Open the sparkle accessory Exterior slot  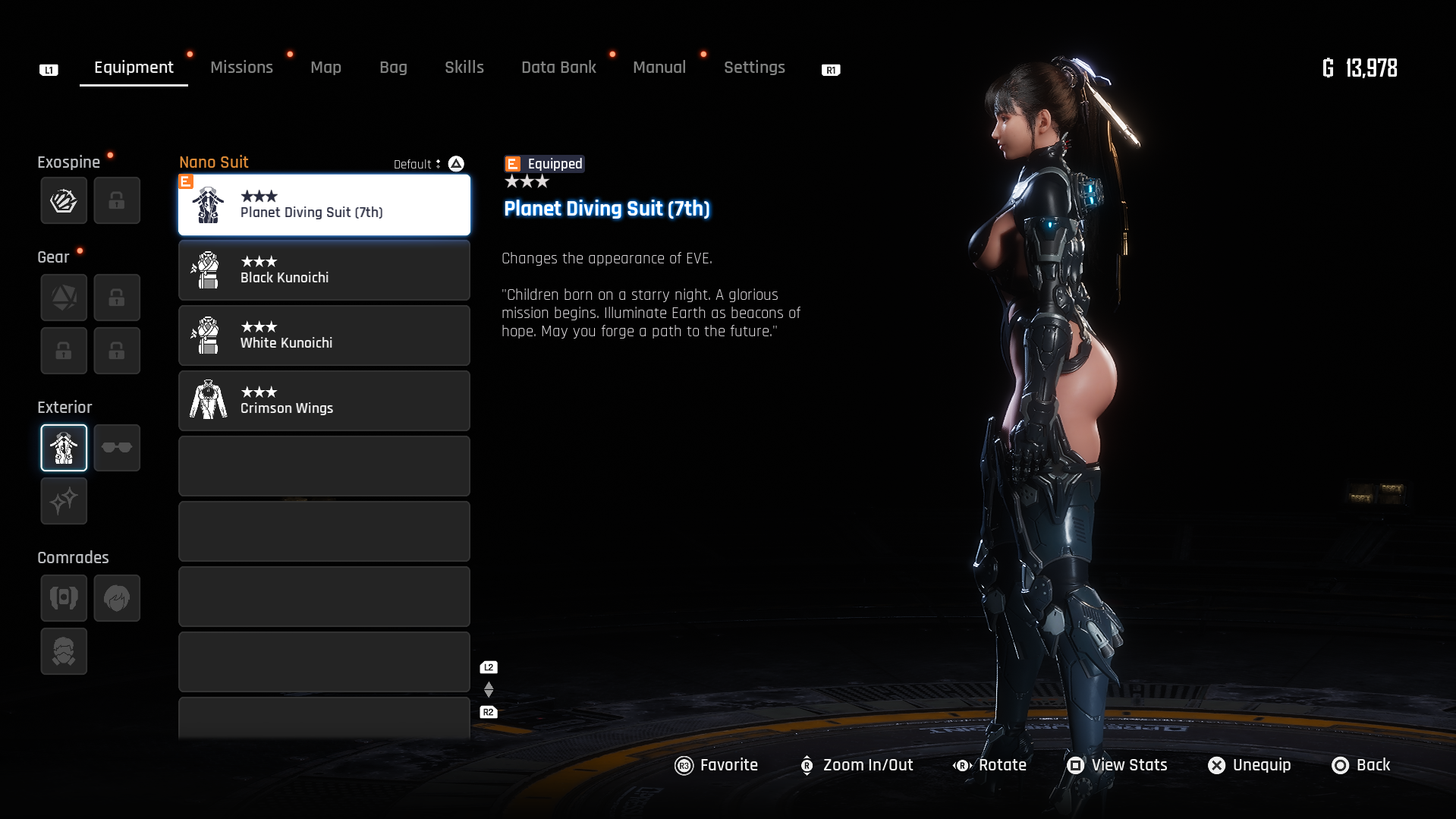click(64, 501)
